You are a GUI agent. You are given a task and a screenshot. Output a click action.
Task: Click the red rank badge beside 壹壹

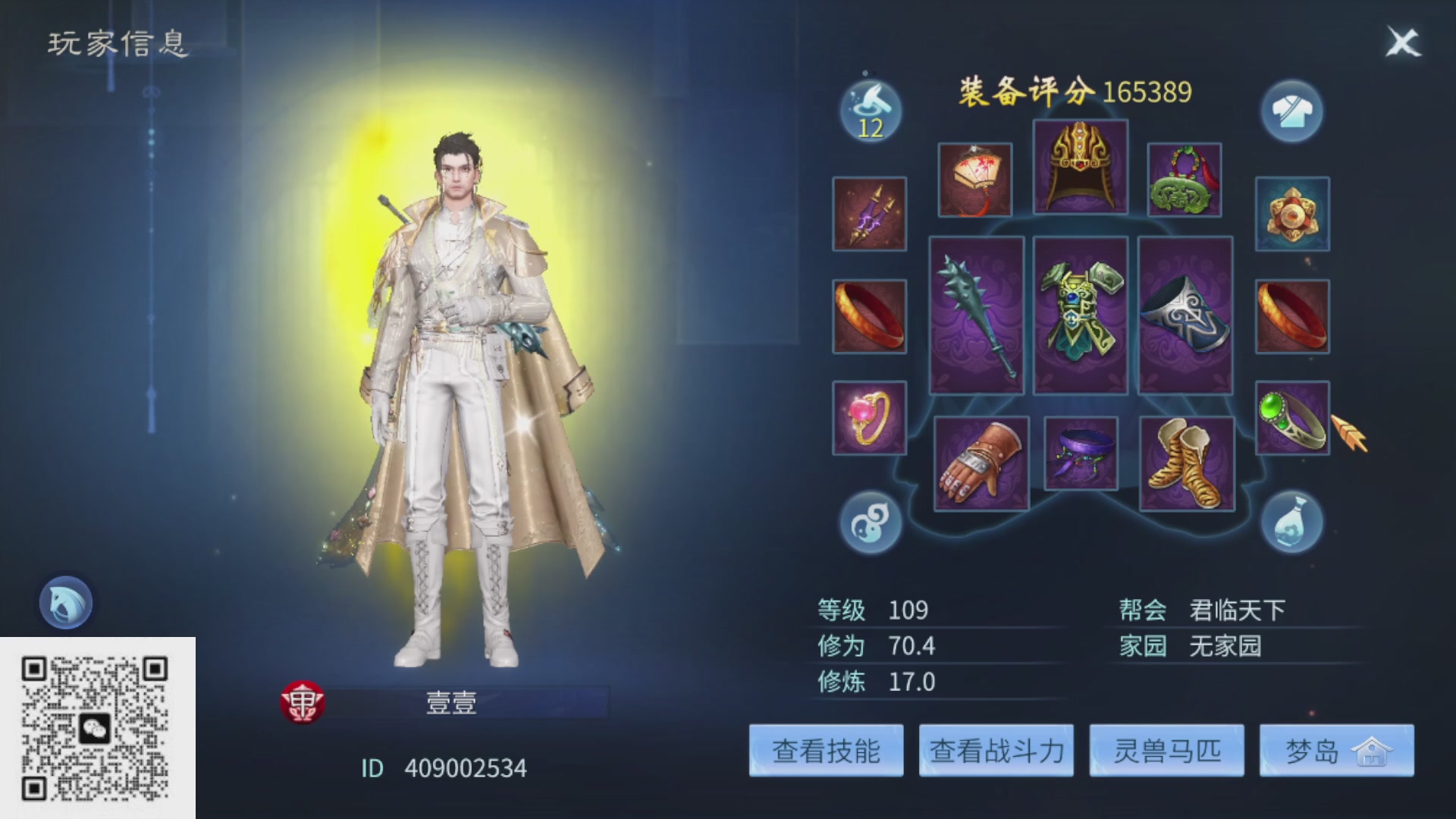[301, 701]
